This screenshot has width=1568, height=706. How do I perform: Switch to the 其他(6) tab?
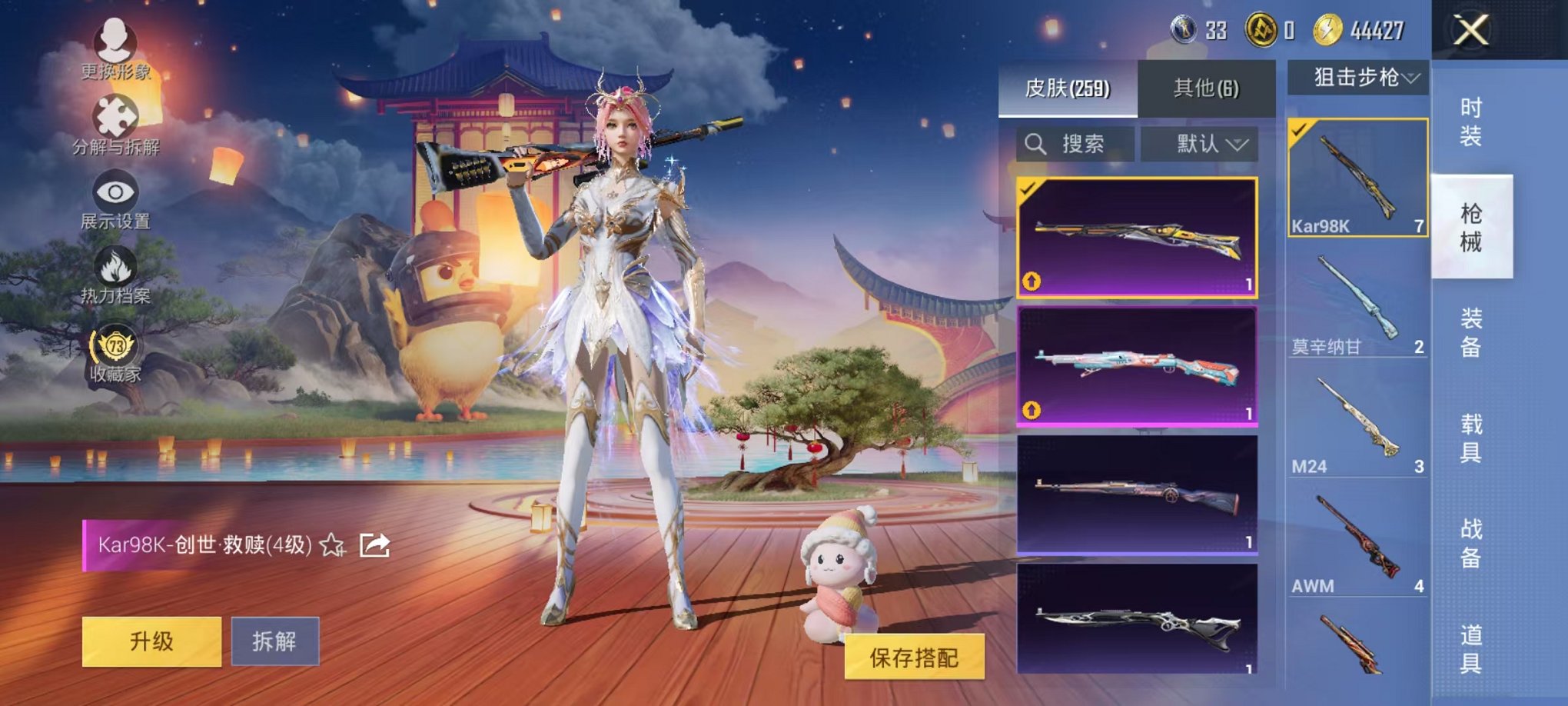pos(1204,88)
